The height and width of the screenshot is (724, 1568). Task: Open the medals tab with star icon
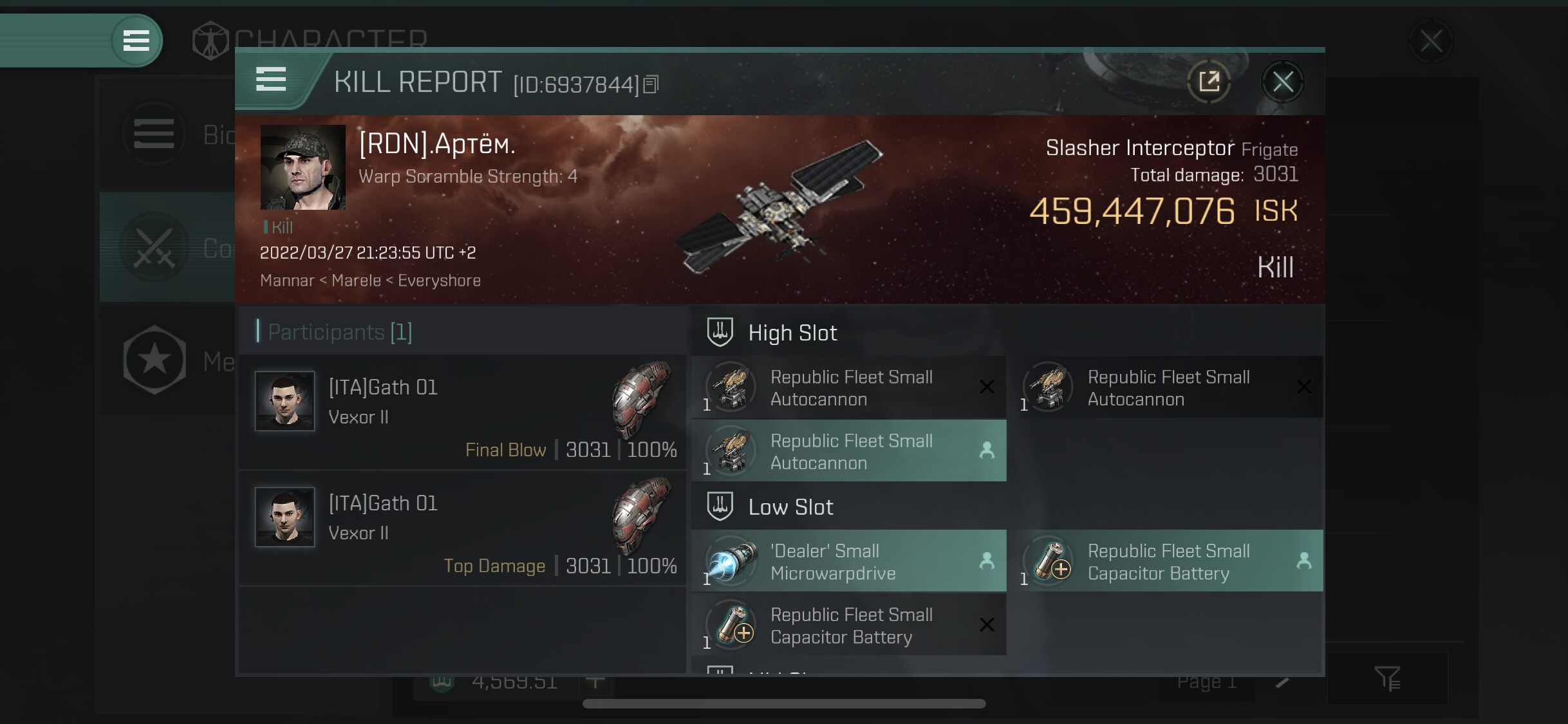point(154,360)
